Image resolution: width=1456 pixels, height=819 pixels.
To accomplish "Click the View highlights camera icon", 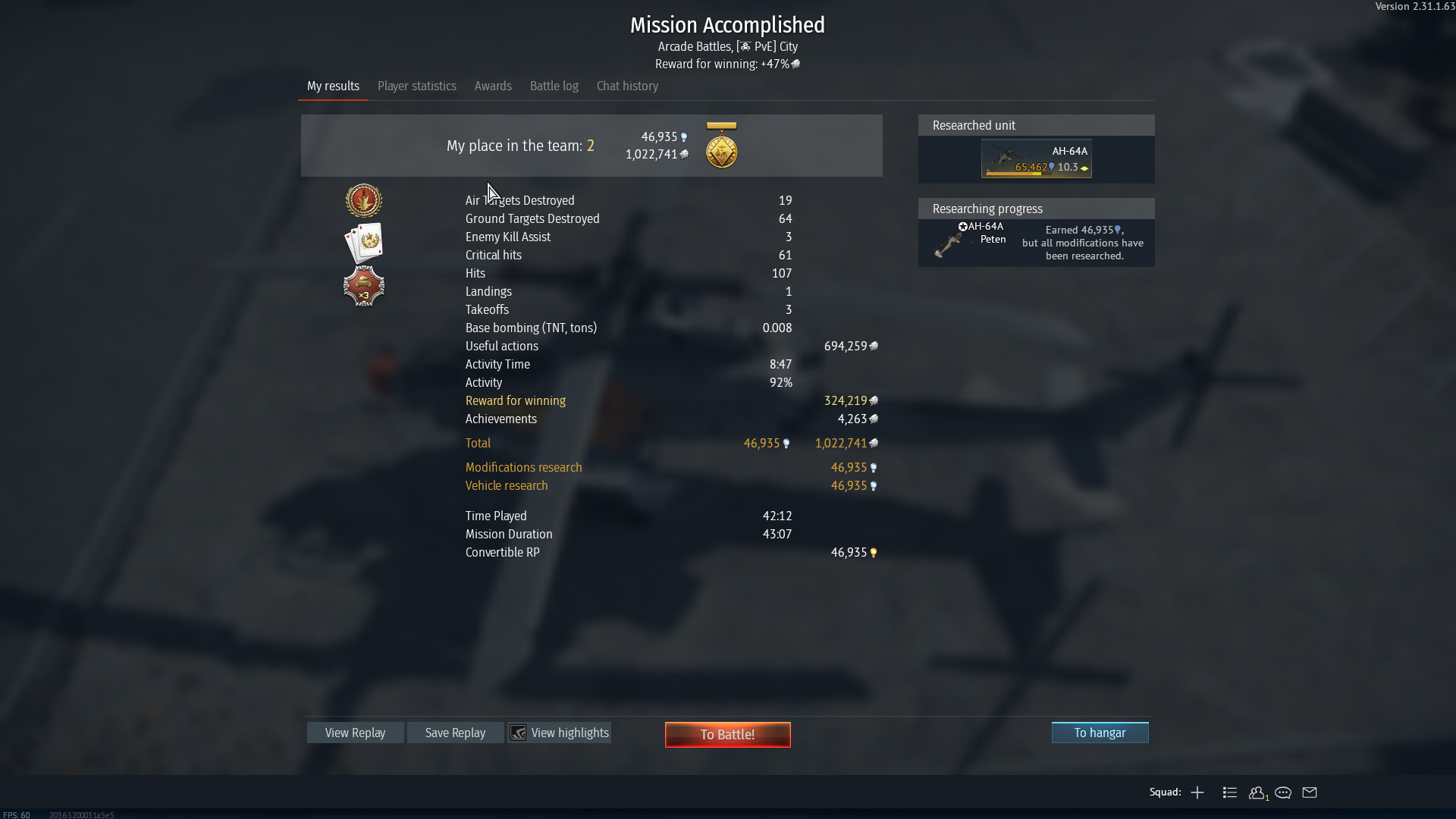I will (x=519, y=733).
